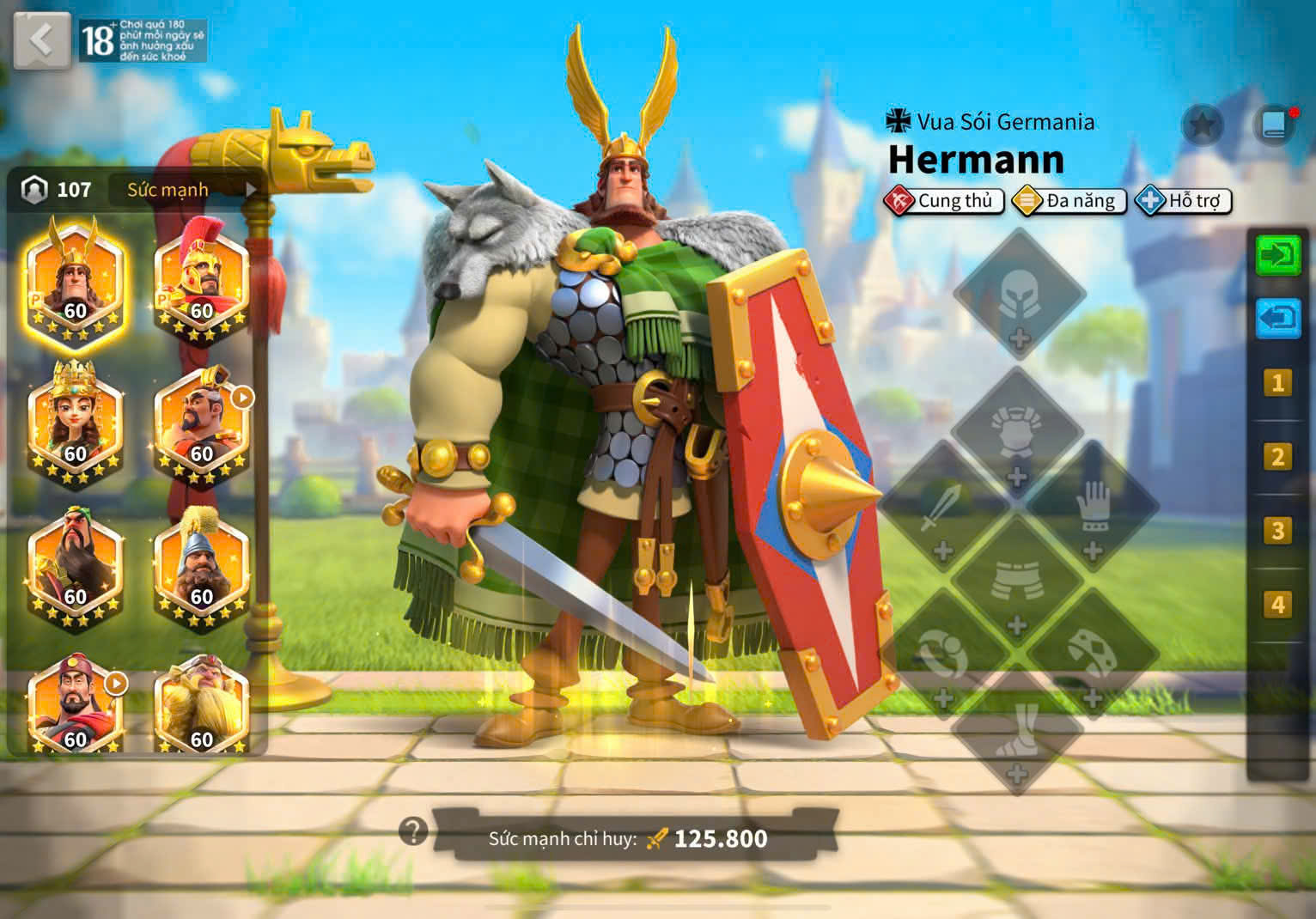
Task: Select Hermann's winged-helmet portrait
Action: click(75, 283)
